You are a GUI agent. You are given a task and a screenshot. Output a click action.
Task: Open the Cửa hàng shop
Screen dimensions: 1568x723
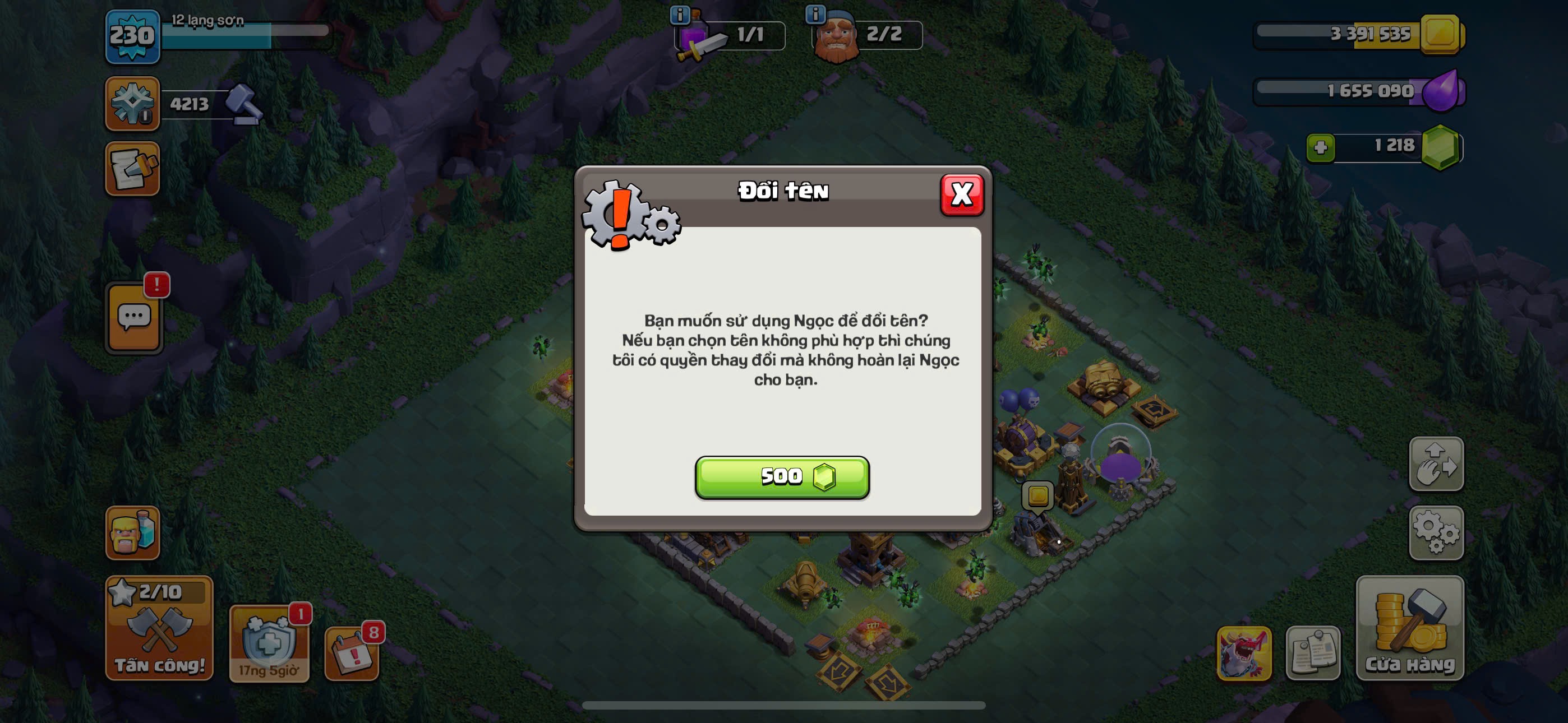pos(1409,628)
